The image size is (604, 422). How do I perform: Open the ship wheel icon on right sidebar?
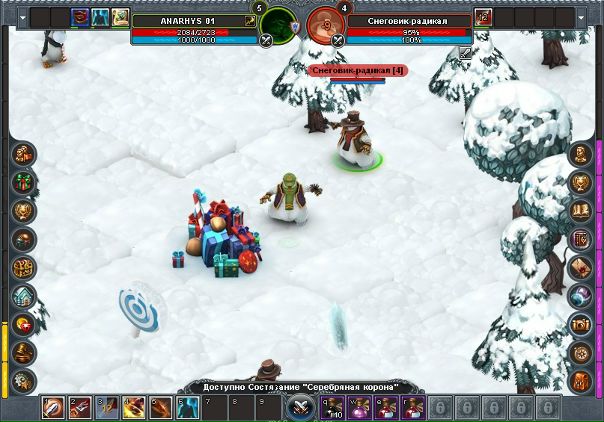pyautogui.click(x=580, y=352)
